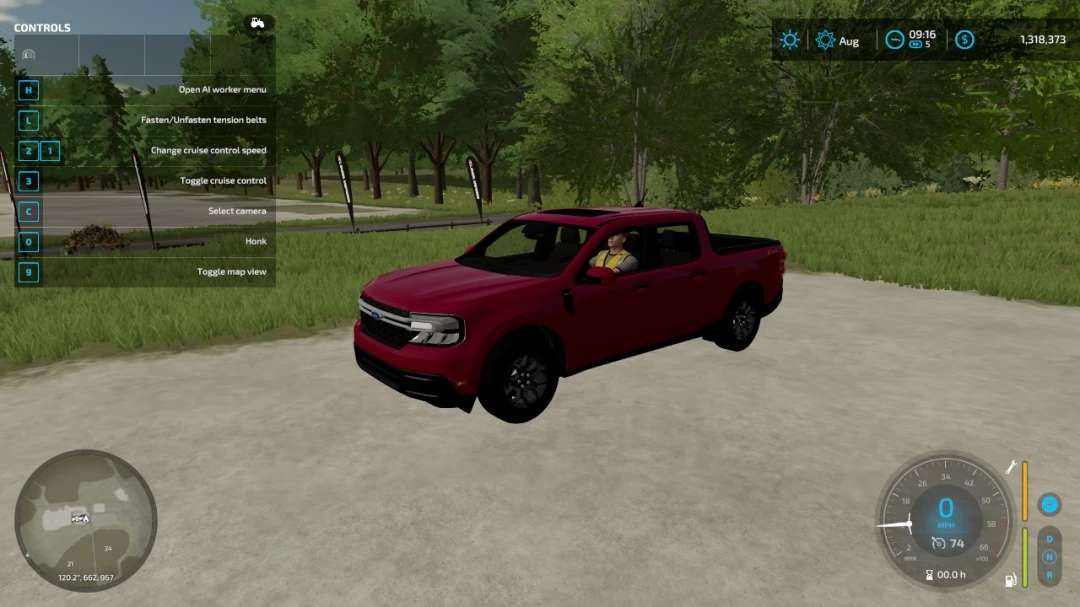Click the clock icon beside 09:16
The width and height of the screenshot is (1080, 607).
pyautogui.click(x=894, y=40)
